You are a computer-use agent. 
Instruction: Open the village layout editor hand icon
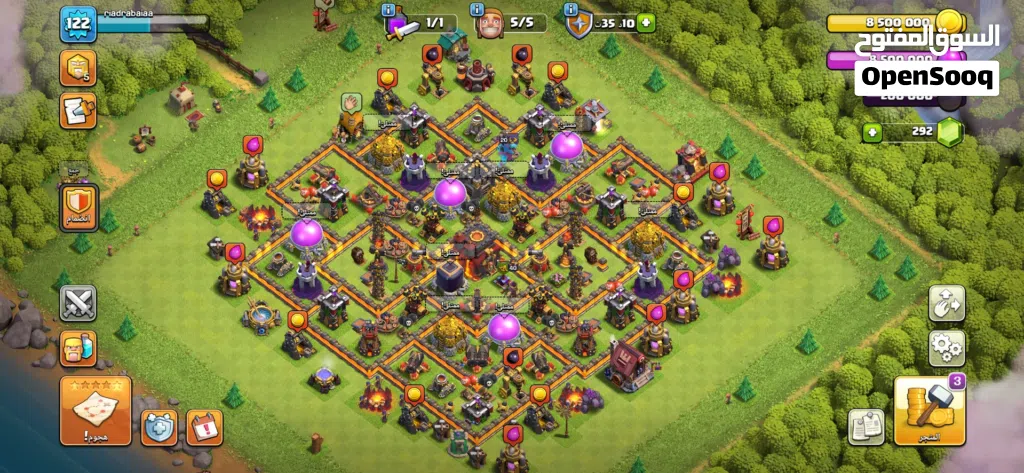tap(946, 301)
